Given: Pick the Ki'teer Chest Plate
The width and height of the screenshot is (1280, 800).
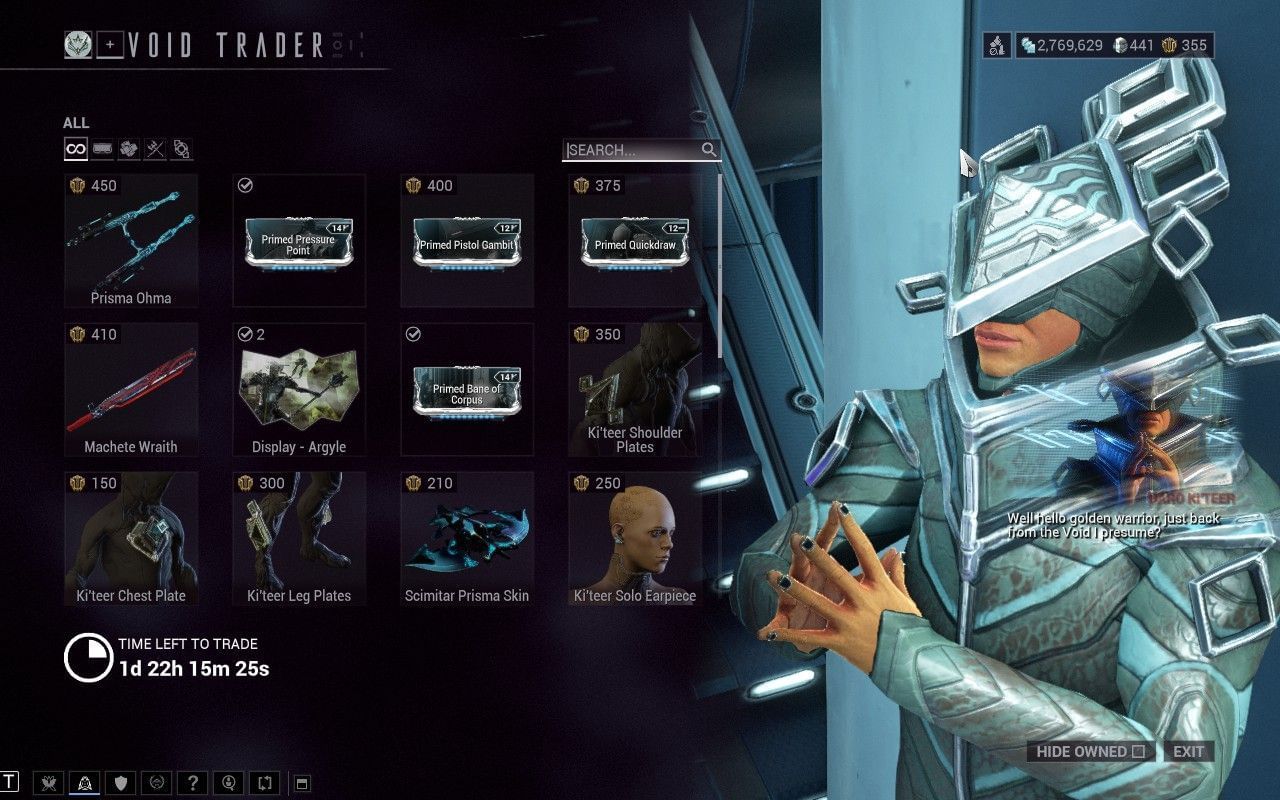Looking at the screenshot, I should pos(131,538).
